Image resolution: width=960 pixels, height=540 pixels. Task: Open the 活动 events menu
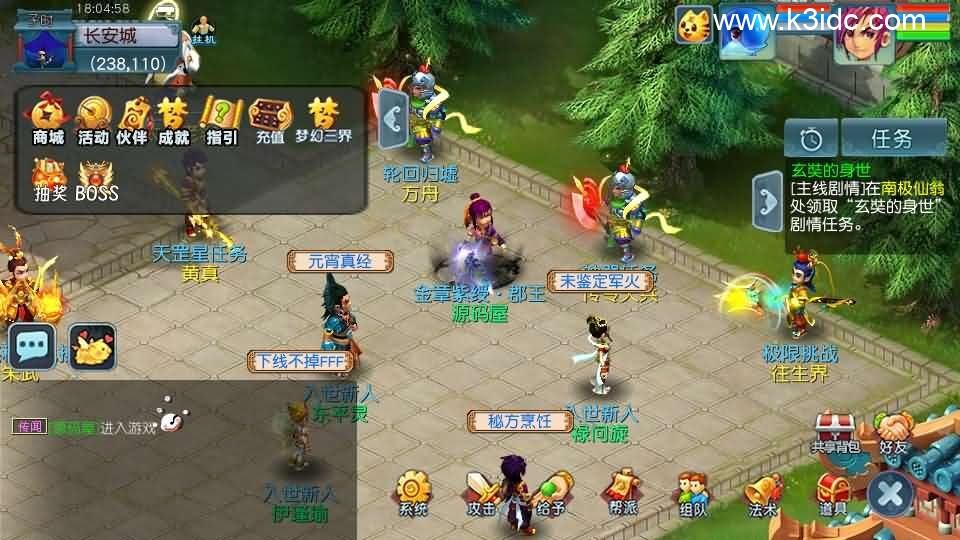point(93,118)
